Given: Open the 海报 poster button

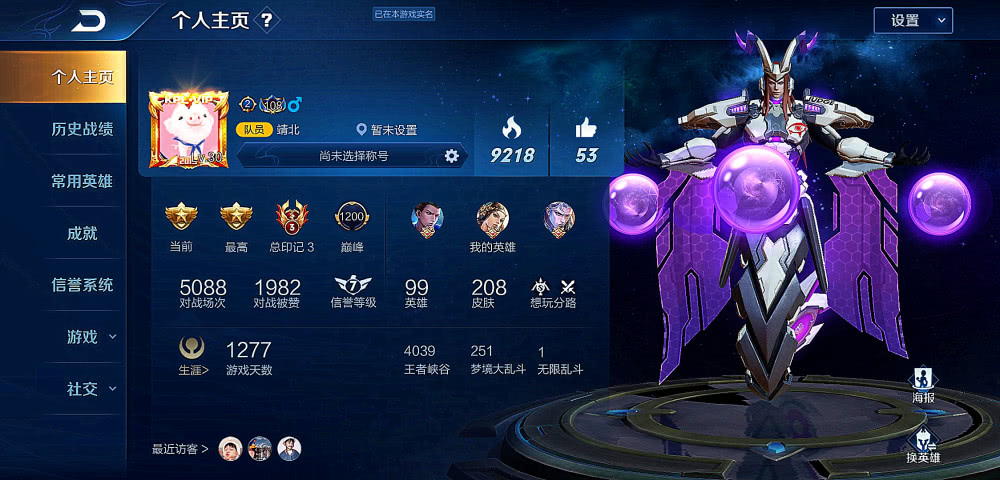Looking at the screenshot, I should 923,385.
